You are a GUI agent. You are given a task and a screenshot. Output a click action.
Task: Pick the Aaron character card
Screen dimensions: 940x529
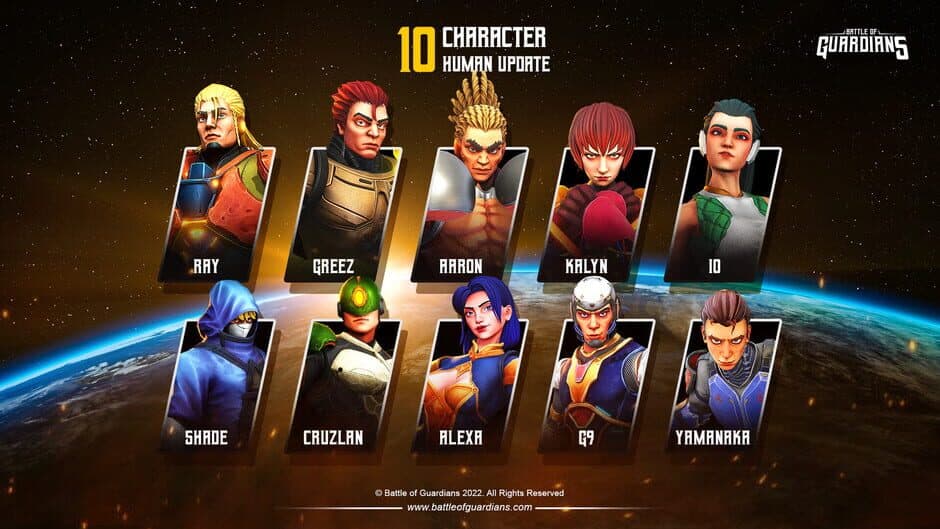point(469,210)
